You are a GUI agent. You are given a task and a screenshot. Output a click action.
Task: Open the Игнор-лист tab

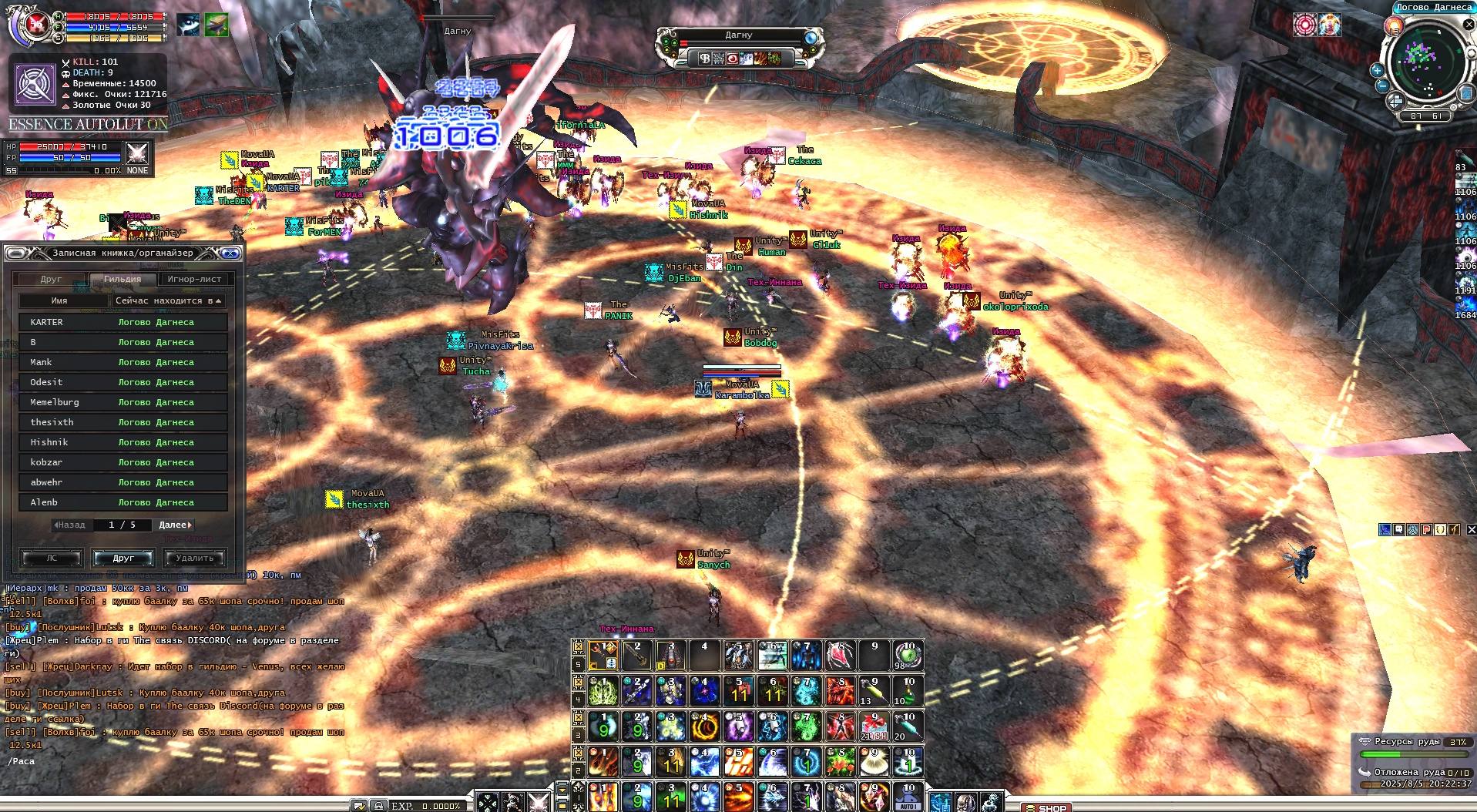(194, 279)
